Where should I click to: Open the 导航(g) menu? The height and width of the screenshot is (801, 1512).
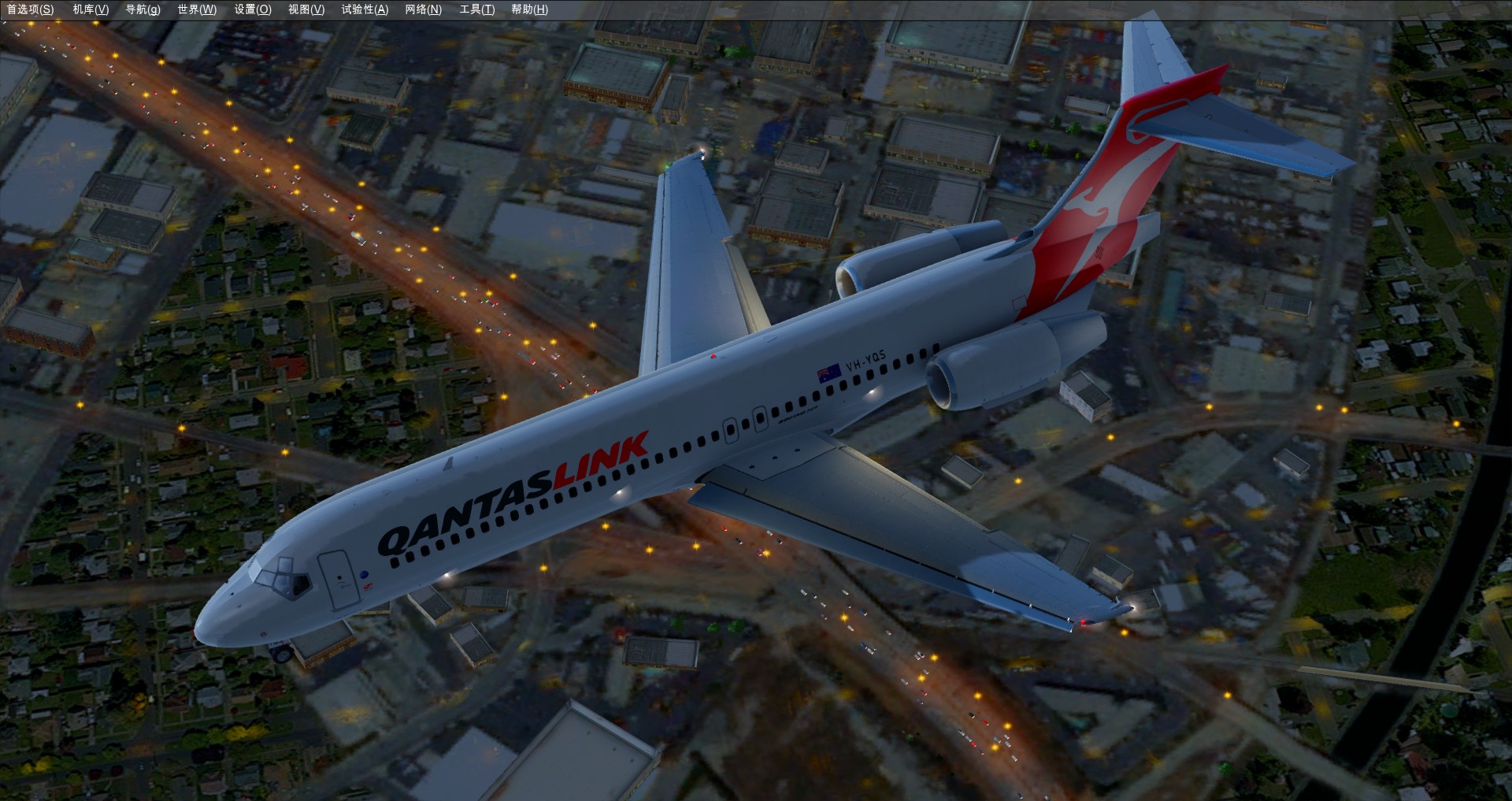(143, 9)
